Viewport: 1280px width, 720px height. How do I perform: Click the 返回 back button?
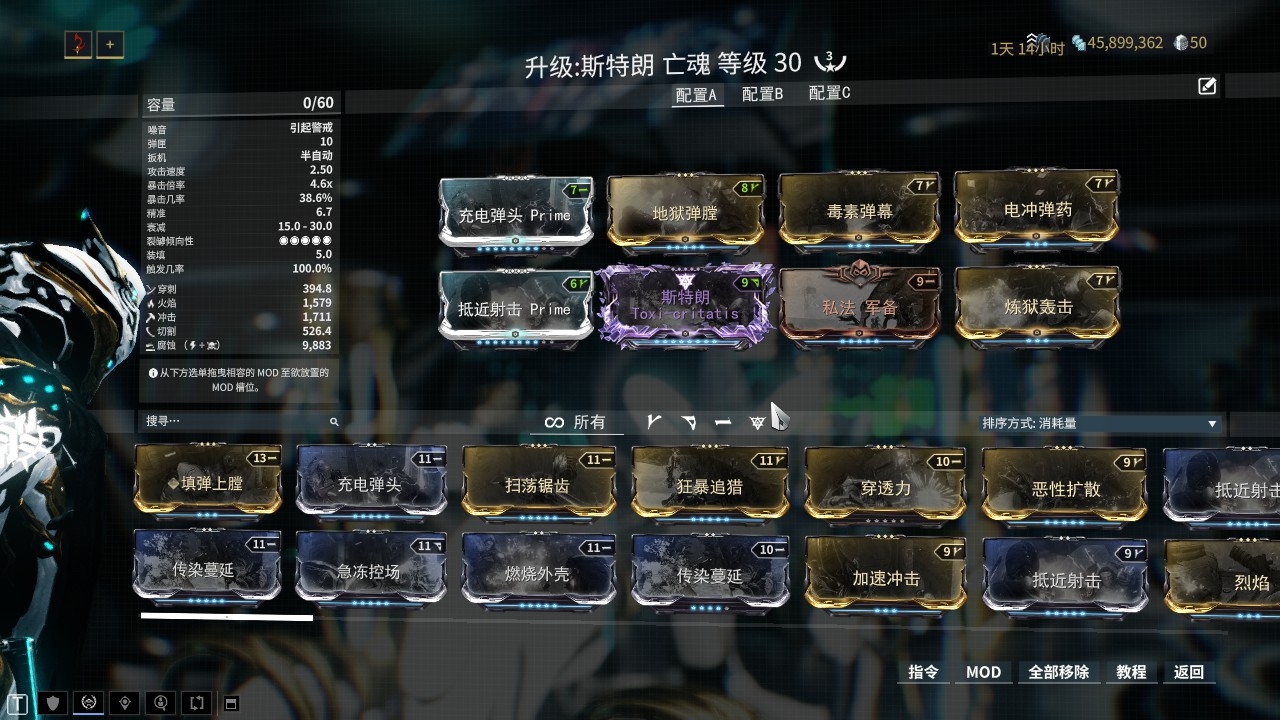1188,672
